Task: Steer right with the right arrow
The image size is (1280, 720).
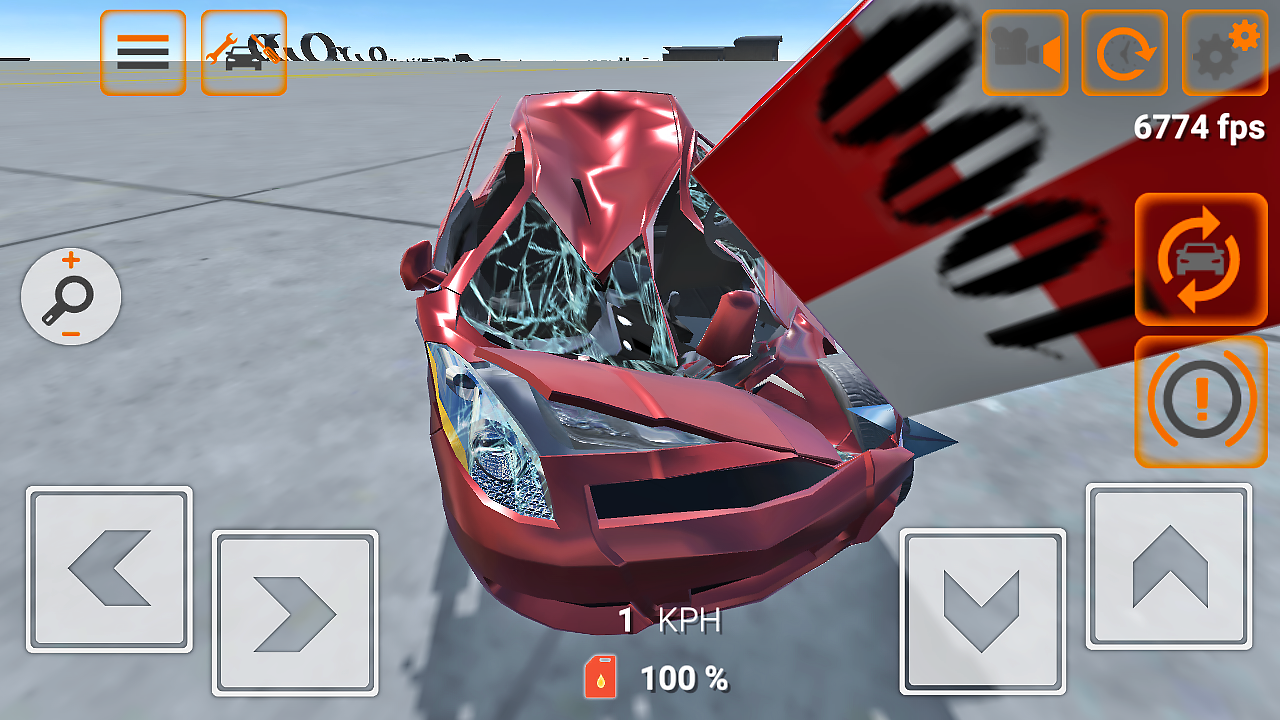Action: pos(295,612)
